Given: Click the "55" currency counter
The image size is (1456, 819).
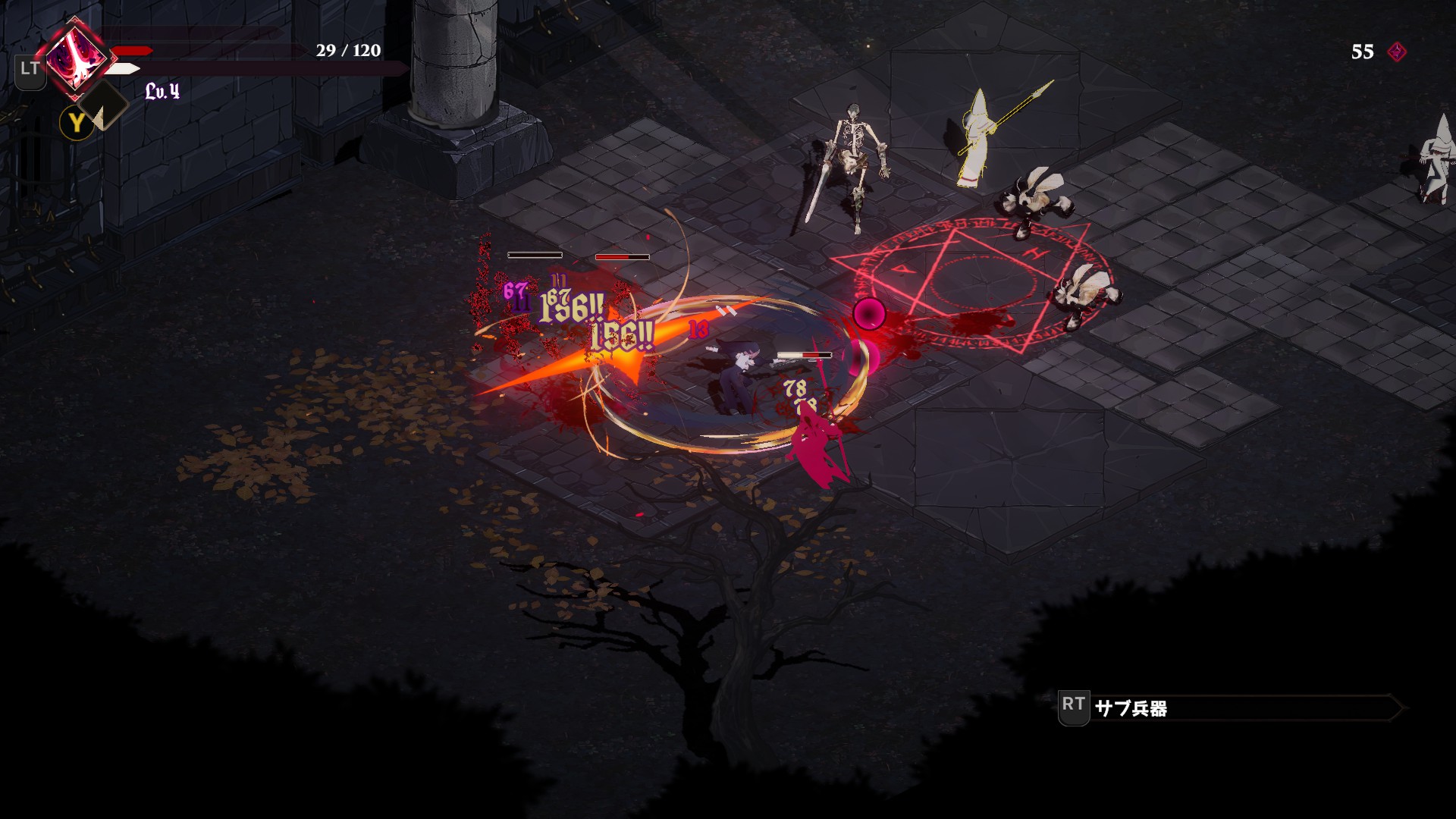Looking at the screenshot, I should (1358, 53).
